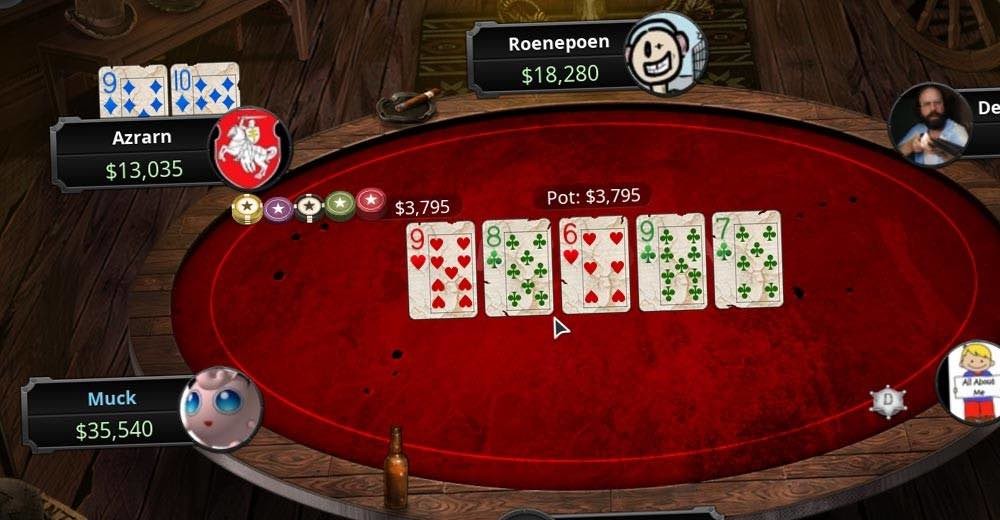Choose the six of hearts board card

click(594, 265)
